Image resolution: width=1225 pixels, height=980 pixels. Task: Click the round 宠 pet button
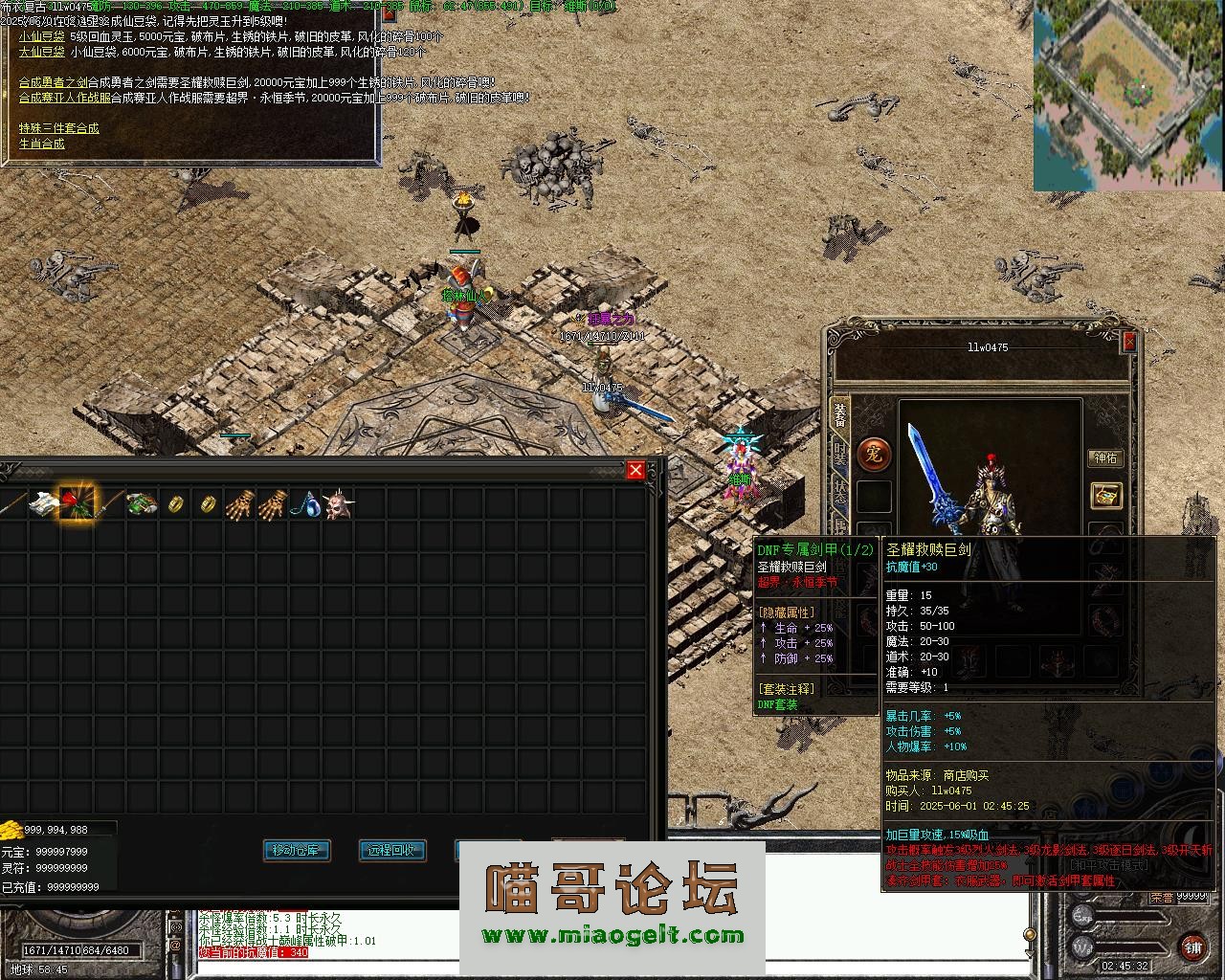click(873, 454)
